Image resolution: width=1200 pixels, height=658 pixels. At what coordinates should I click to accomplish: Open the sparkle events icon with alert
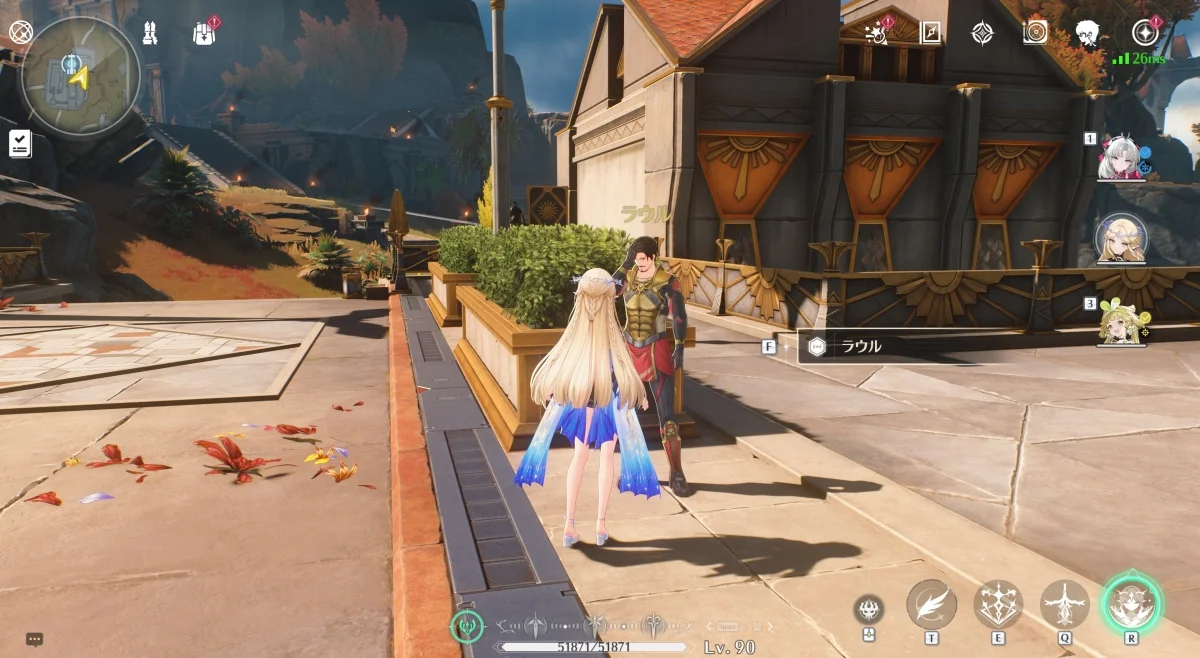tap(878, 33)
